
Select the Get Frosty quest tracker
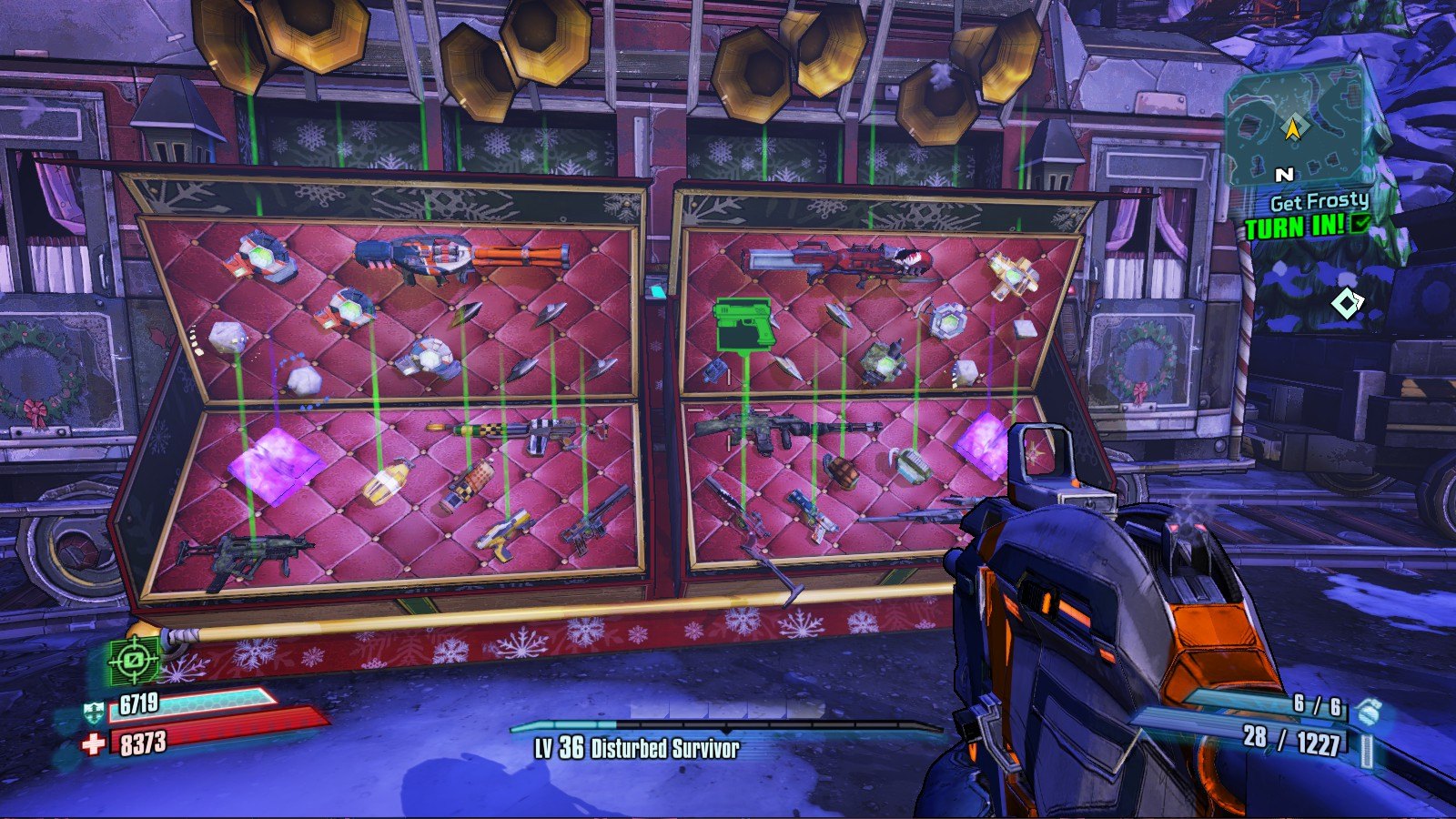point(1319,201)
